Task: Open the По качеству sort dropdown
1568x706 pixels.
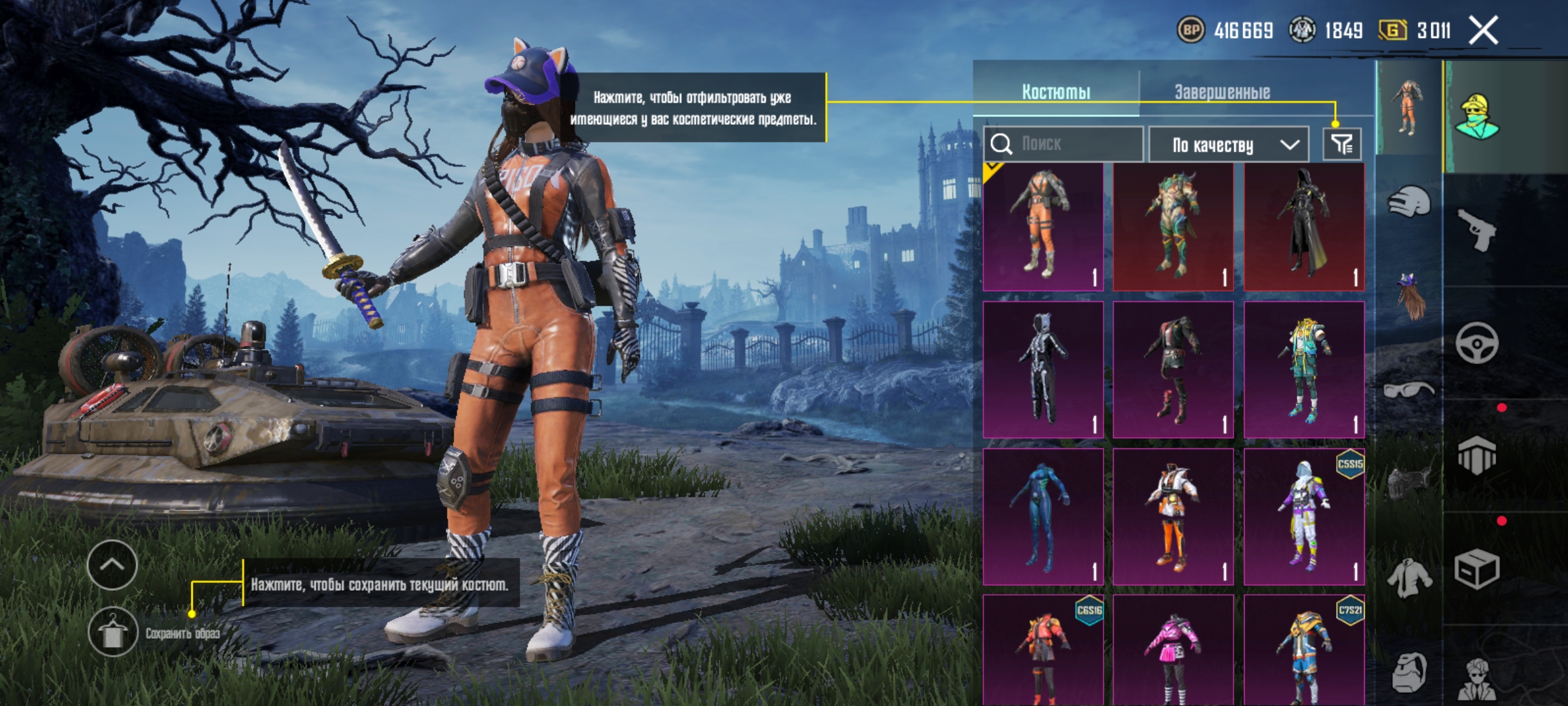Action: pyautogui.click(x=1228, y=144)
